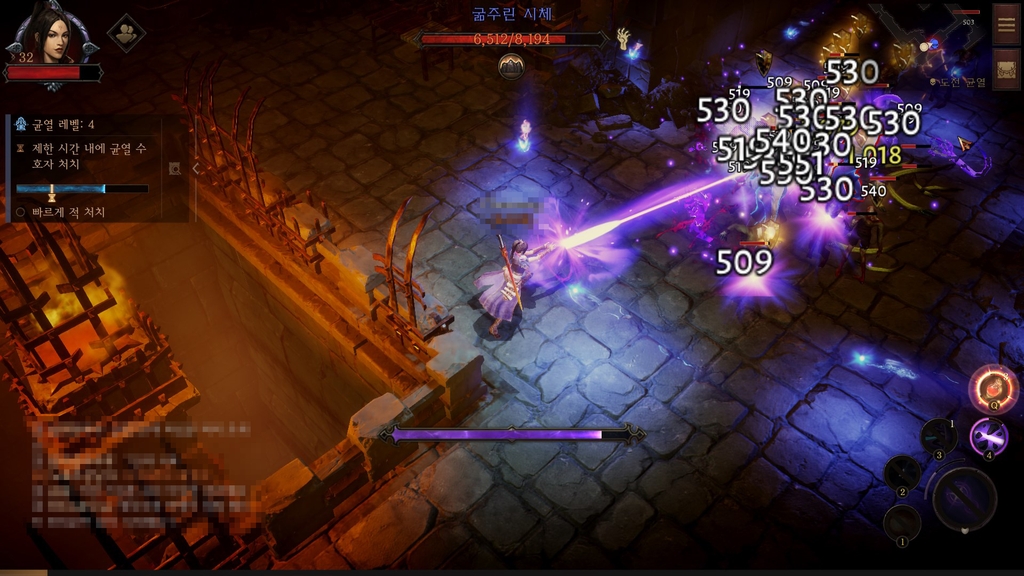Activate skill slot 2
The height and width of the screenshot is (576, 1024).
[x=902, y=473]
